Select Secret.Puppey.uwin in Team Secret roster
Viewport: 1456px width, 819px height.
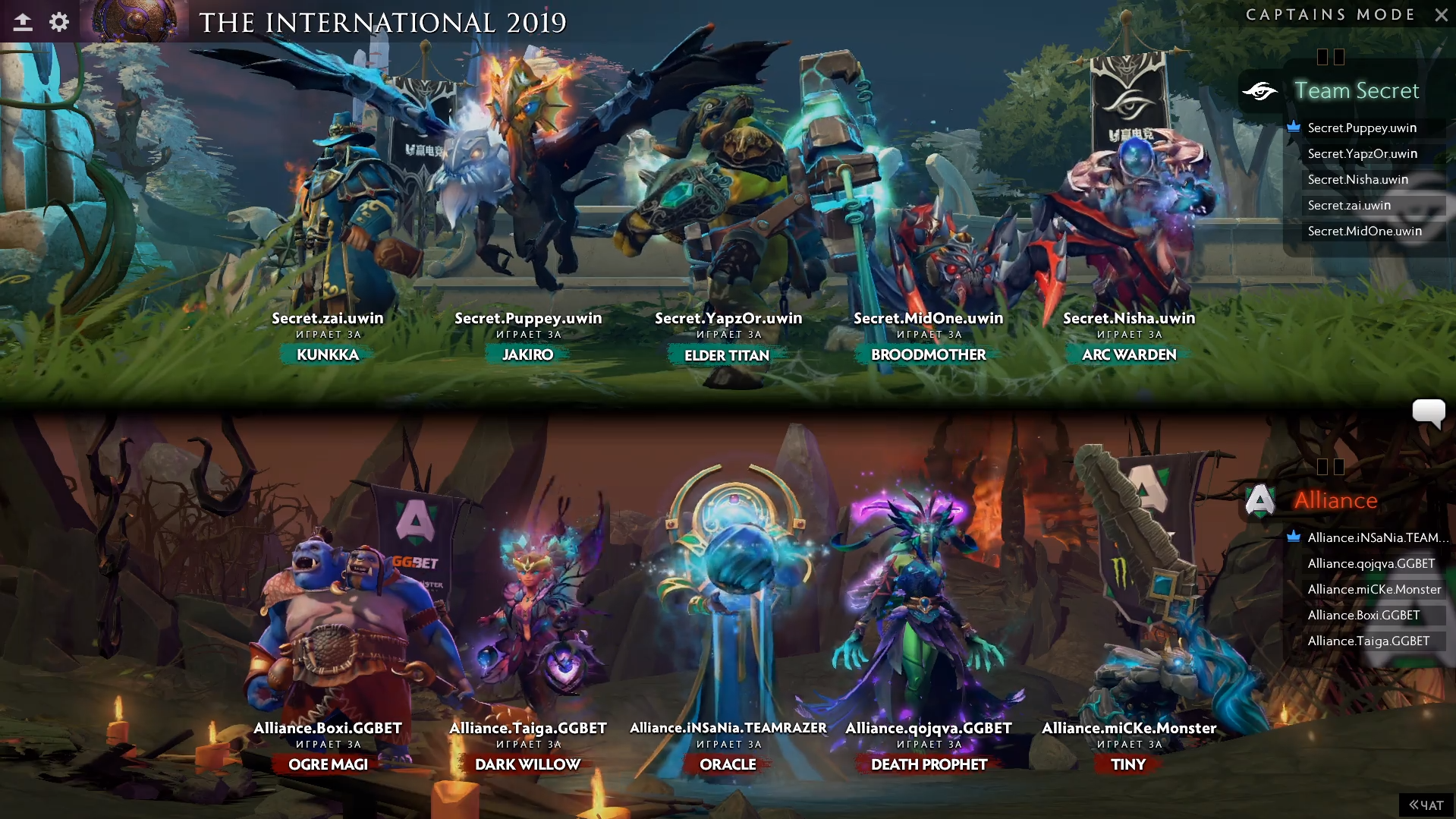pyautogui.click(x=1362, y=128)
